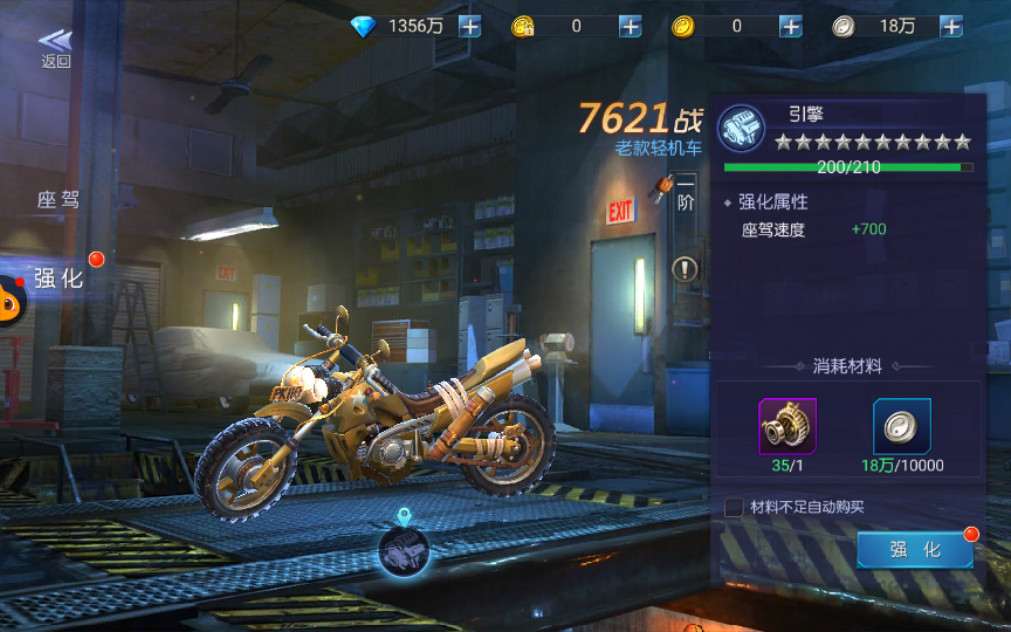
Task: Open the orange mascot icon on the left edge
Action: [10, 300]
